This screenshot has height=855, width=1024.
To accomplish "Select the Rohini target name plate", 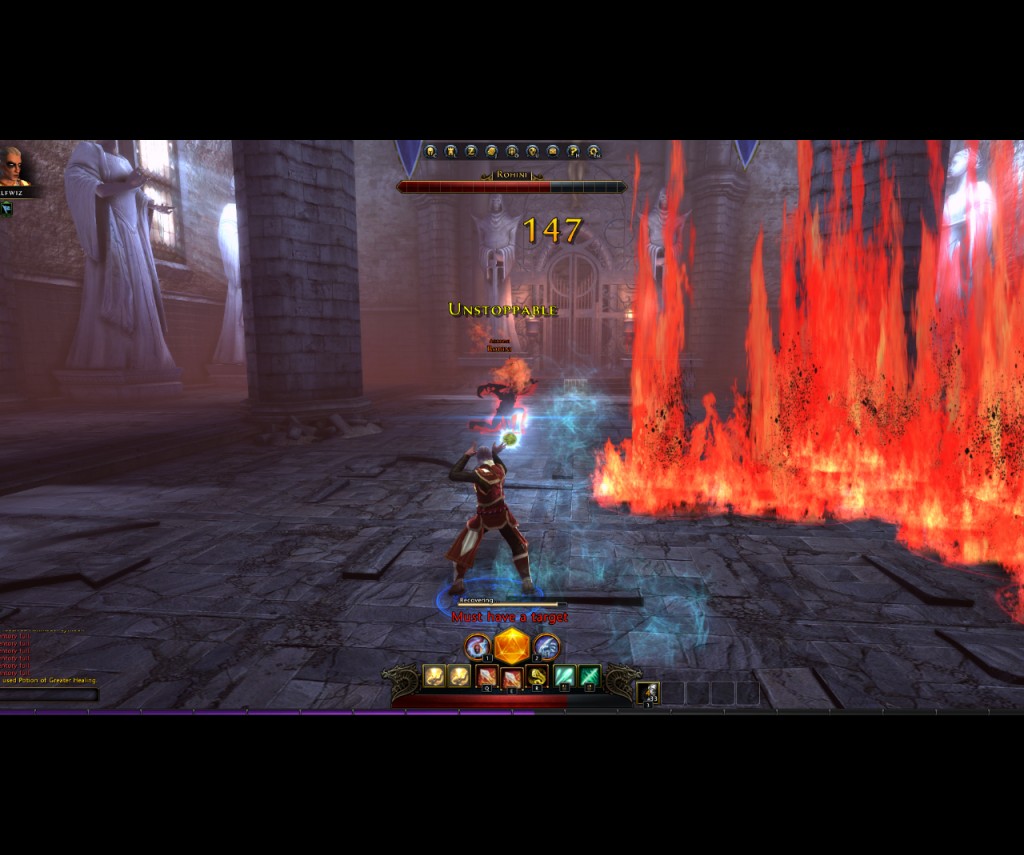I will pos(511,175).
